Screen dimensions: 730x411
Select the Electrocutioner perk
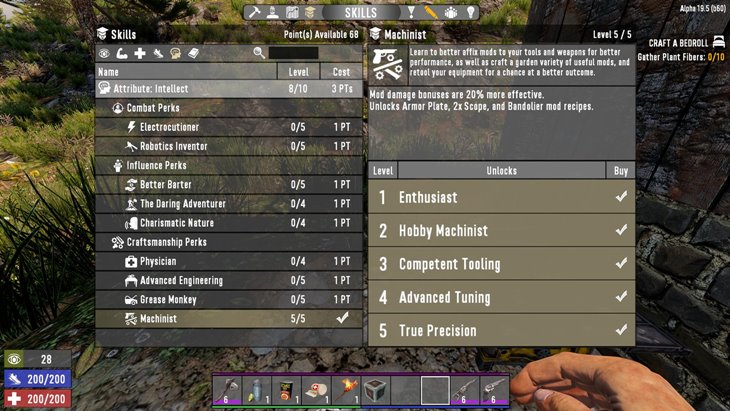229,127
